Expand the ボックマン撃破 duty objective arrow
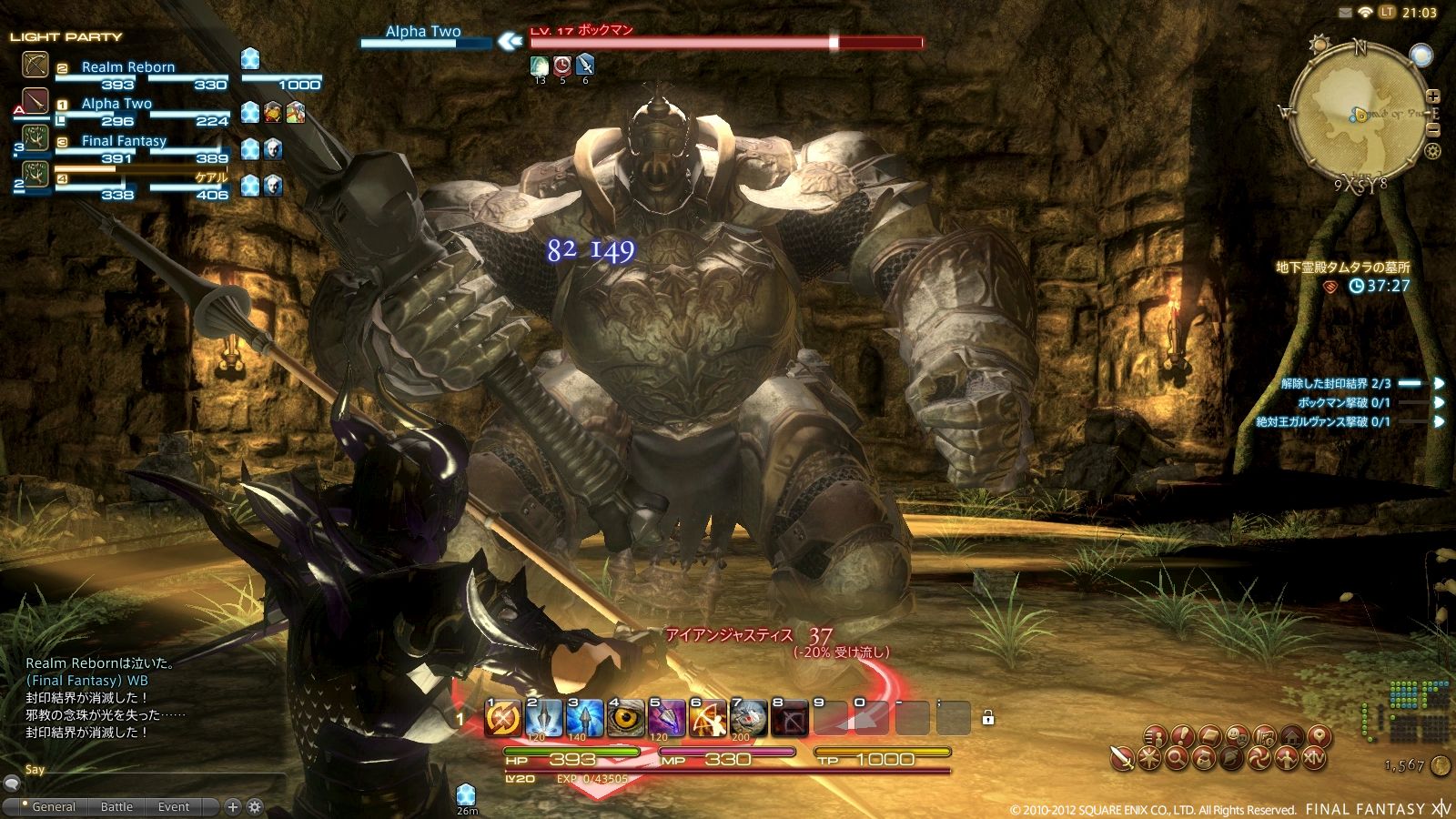This screenshot has width=1456, height=819. (1437, 401)
